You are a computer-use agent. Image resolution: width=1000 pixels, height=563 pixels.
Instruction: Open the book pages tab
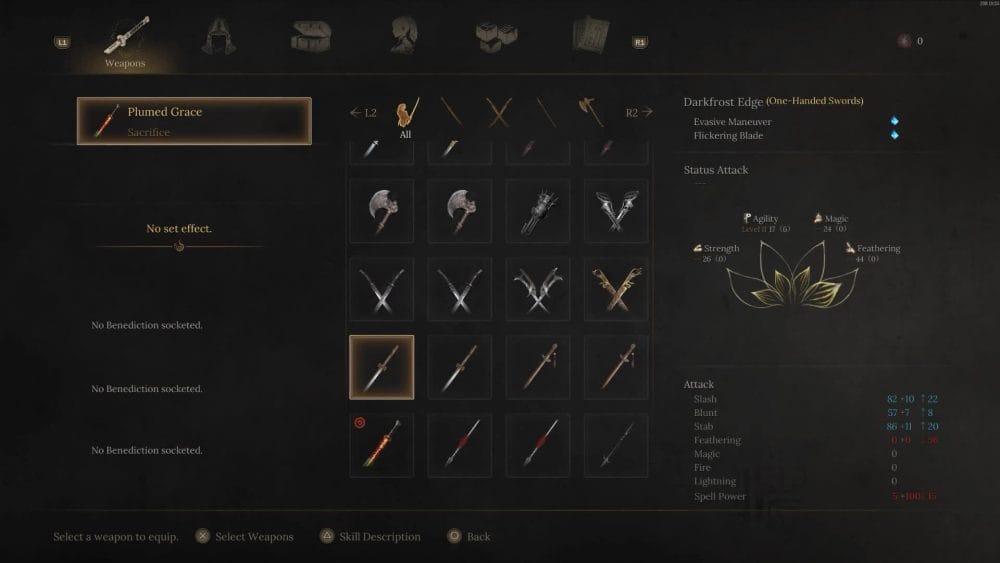(x=589, y=38)
